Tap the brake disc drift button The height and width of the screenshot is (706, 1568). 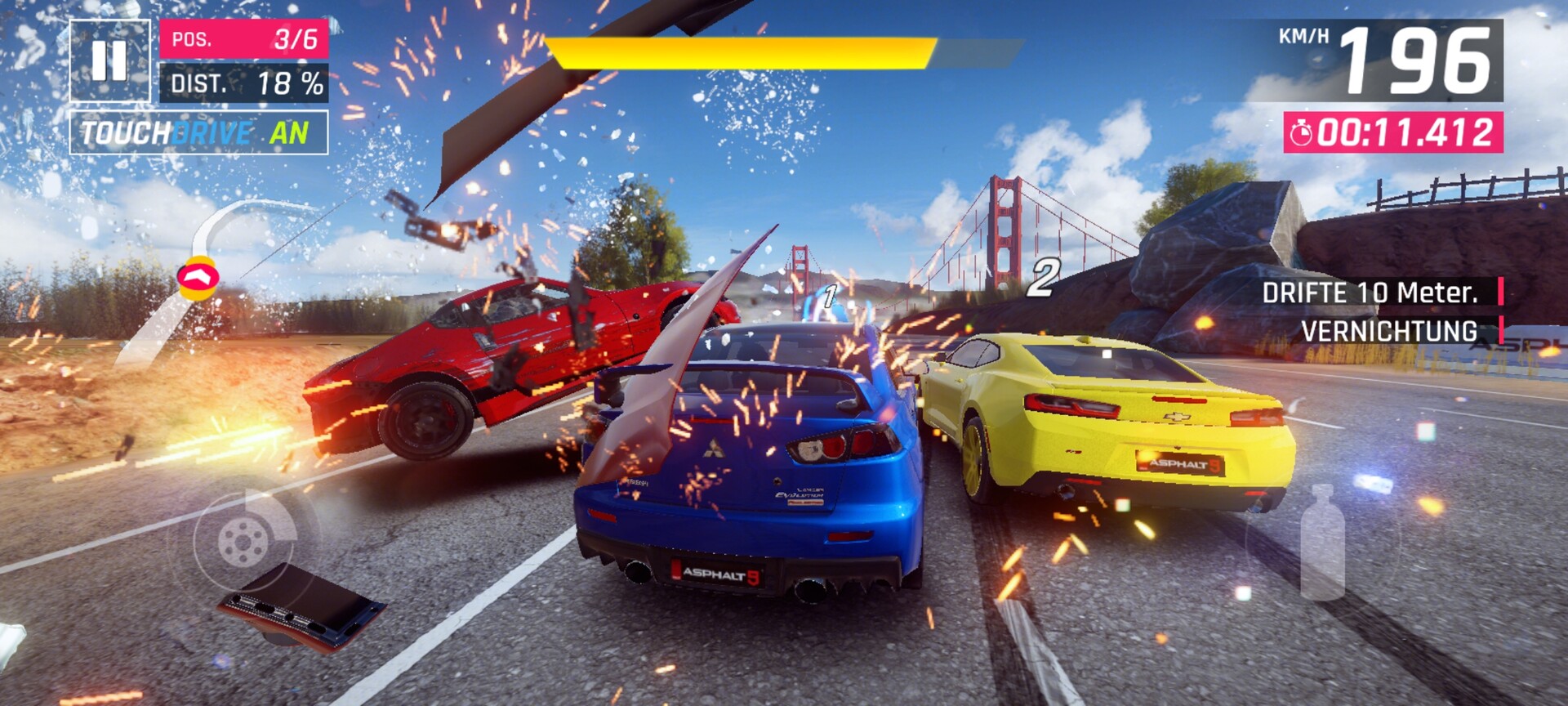click(243, 540)
